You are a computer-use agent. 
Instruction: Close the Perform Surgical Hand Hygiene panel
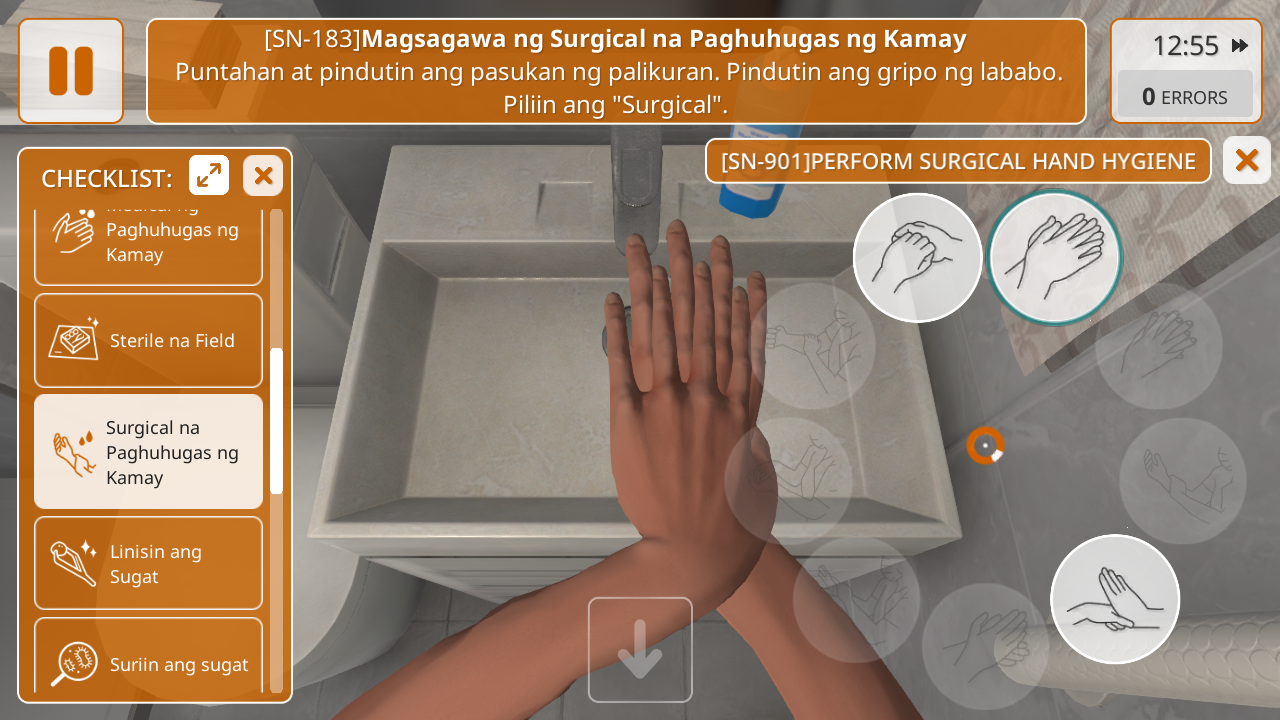(1246, 160)
